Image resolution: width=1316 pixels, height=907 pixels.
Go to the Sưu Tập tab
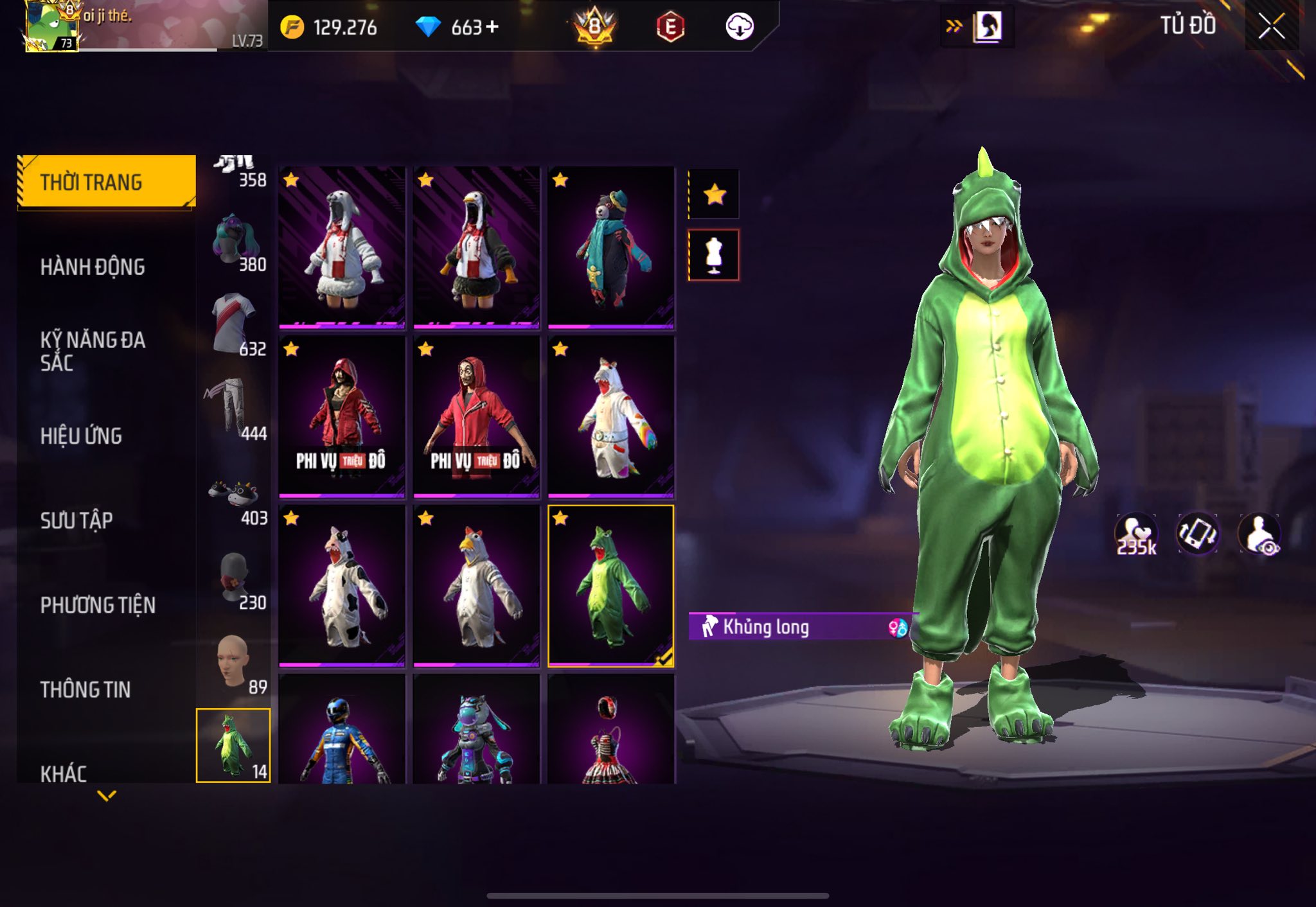click(x=76, y=520)
